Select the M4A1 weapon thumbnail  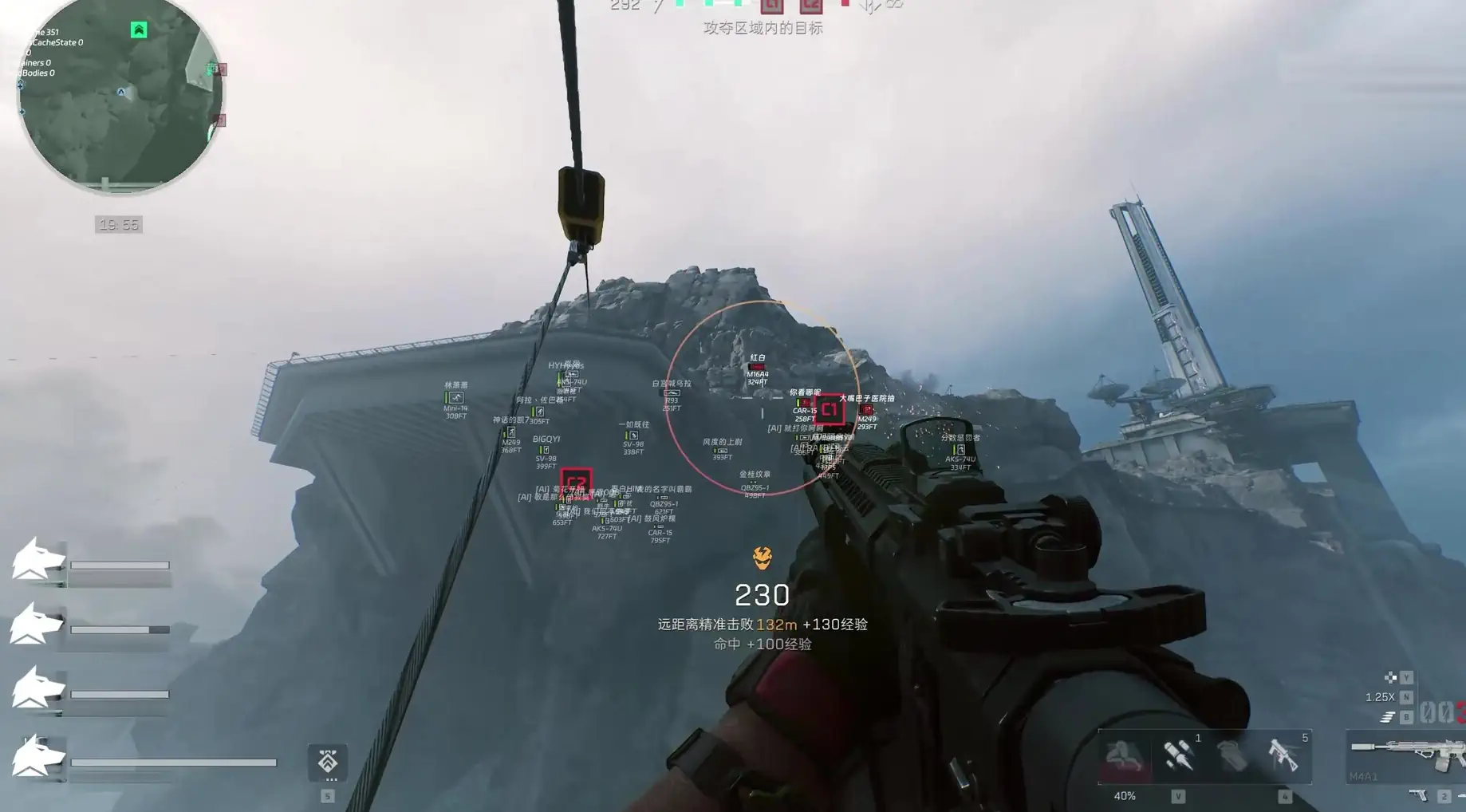[1402, 754]
